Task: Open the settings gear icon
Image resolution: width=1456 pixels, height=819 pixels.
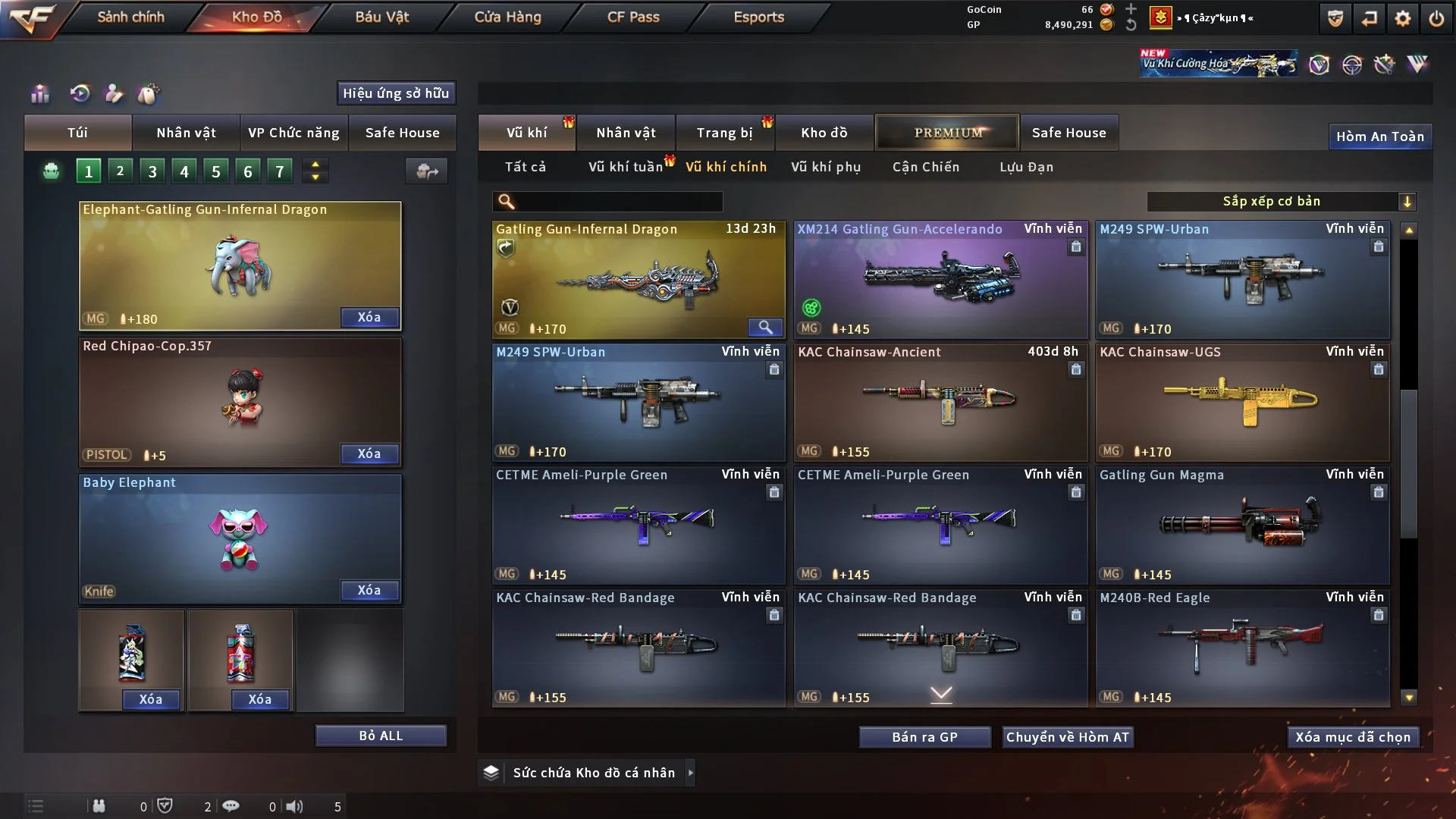Action: point(1402,18)
